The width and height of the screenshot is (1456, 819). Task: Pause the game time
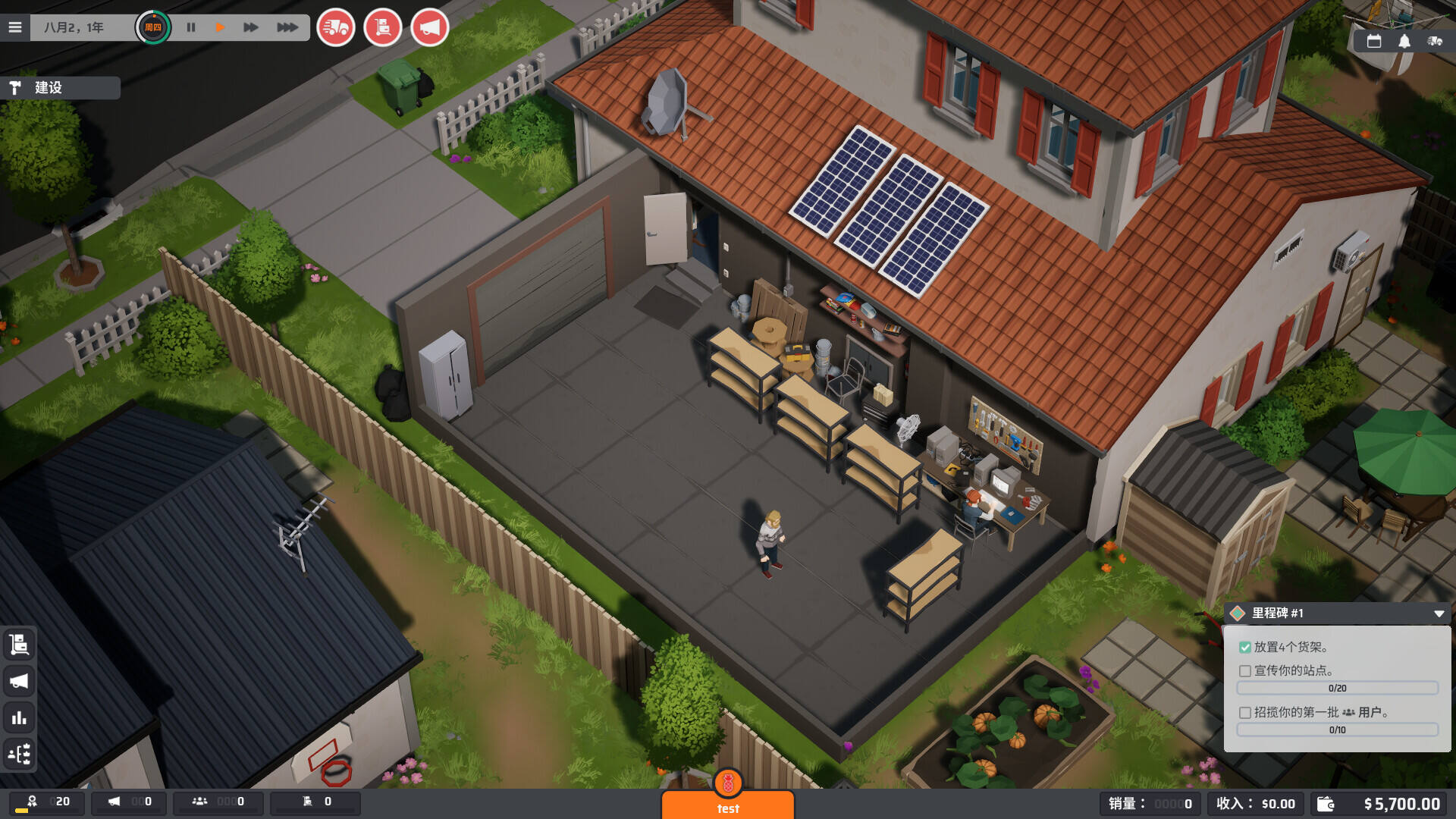tap(191, 27)
